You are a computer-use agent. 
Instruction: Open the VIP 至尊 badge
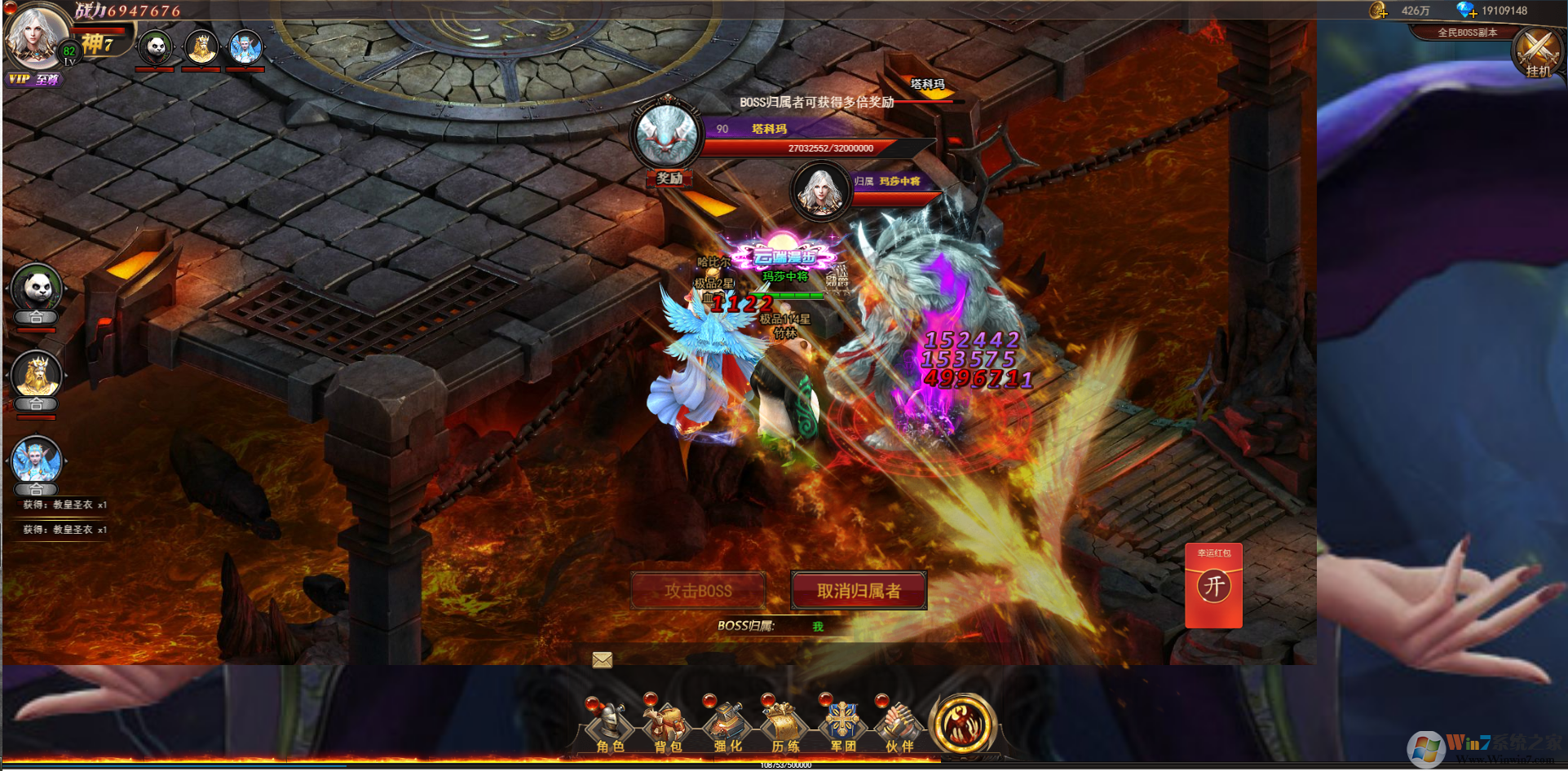[33, 79]
